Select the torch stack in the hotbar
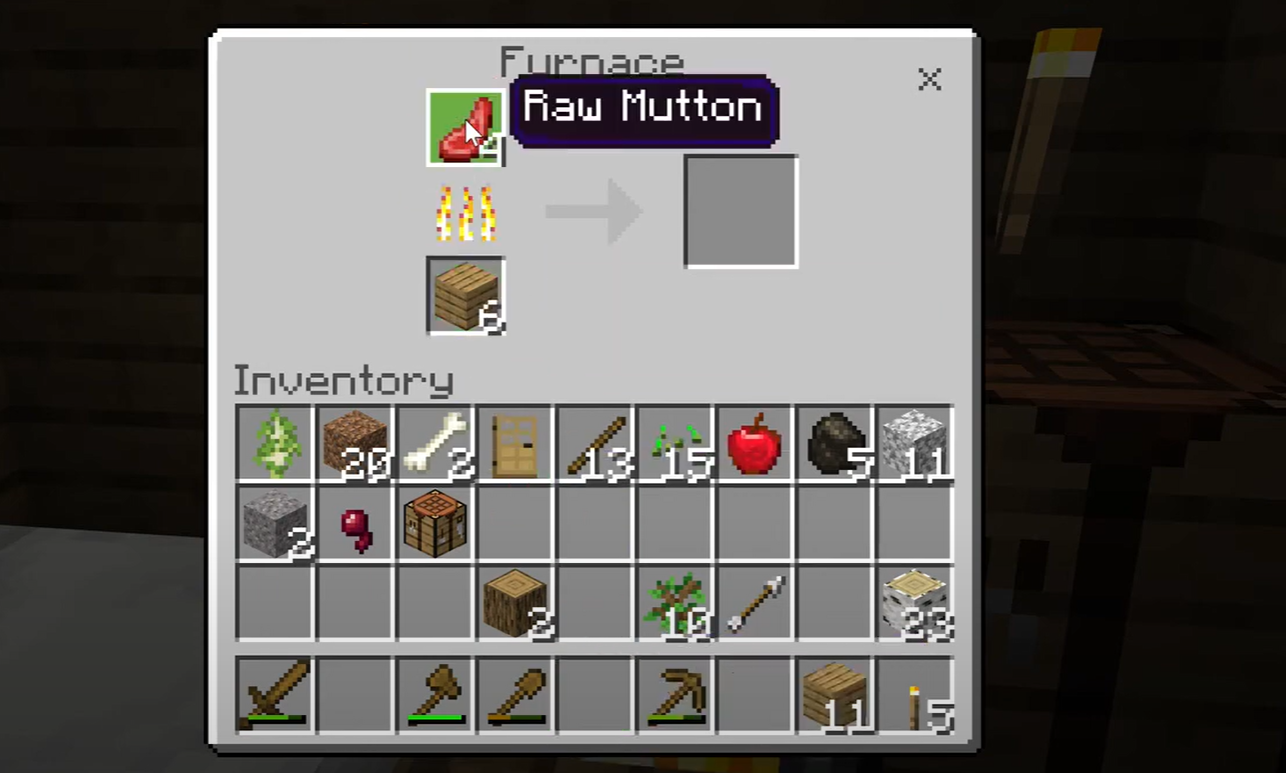Screen dimensions: 1286x773 (x=915, y=694)
